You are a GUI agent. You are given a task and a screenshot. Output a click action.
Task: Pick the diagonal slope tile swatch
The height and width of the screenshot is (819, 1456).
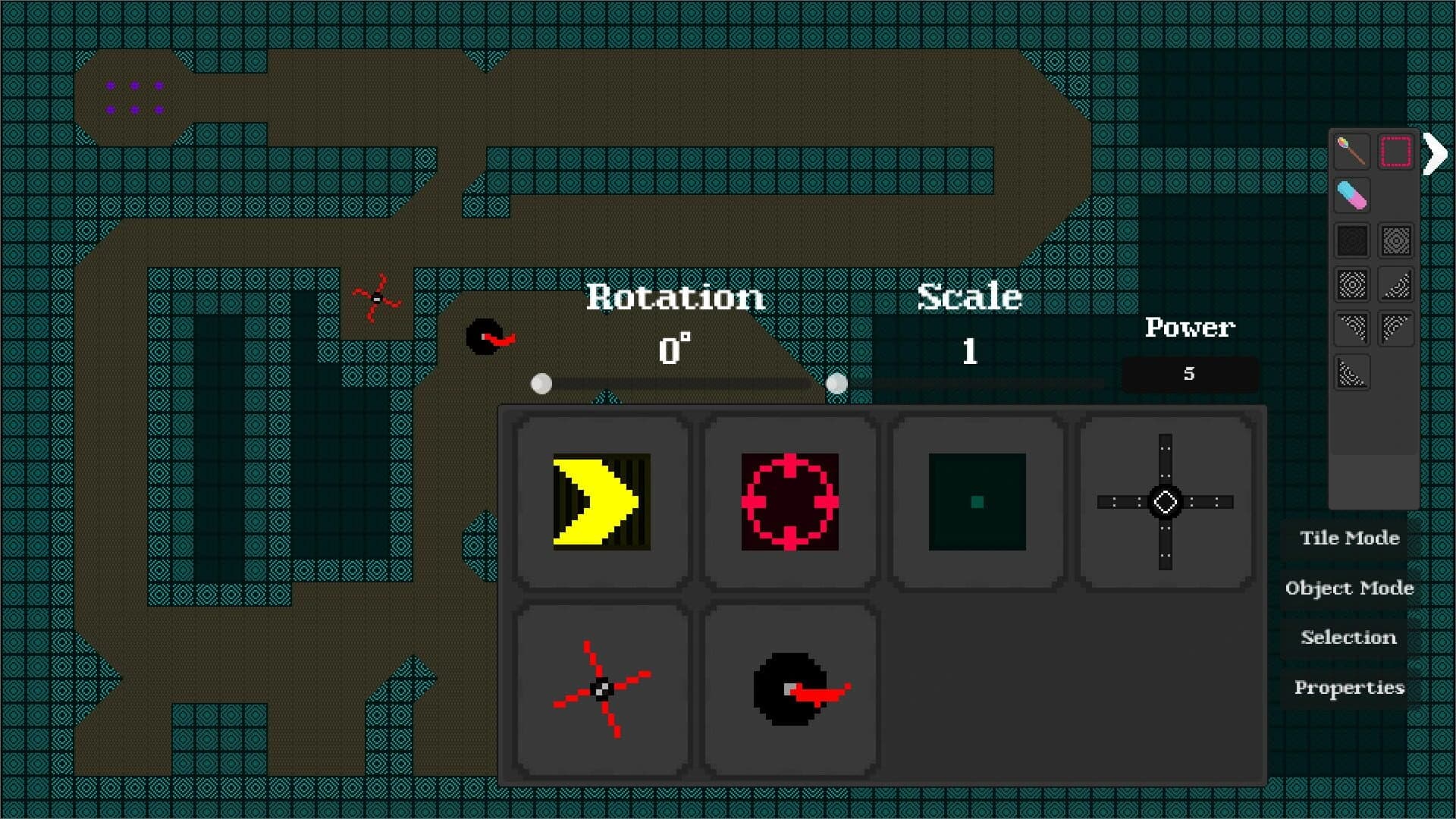pos(1396,284)
